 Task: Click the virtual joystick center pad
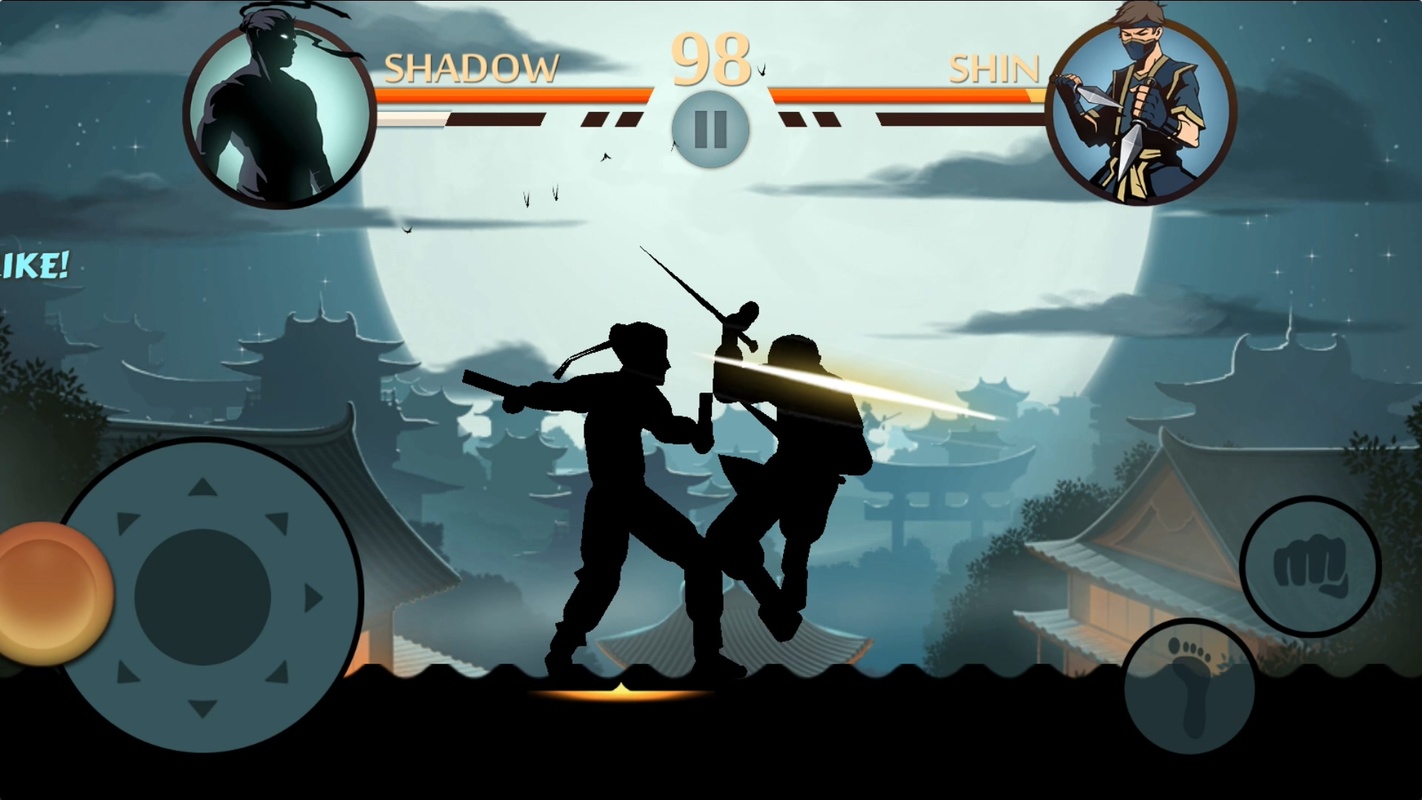pyautogui.click(x=203, y=598)
